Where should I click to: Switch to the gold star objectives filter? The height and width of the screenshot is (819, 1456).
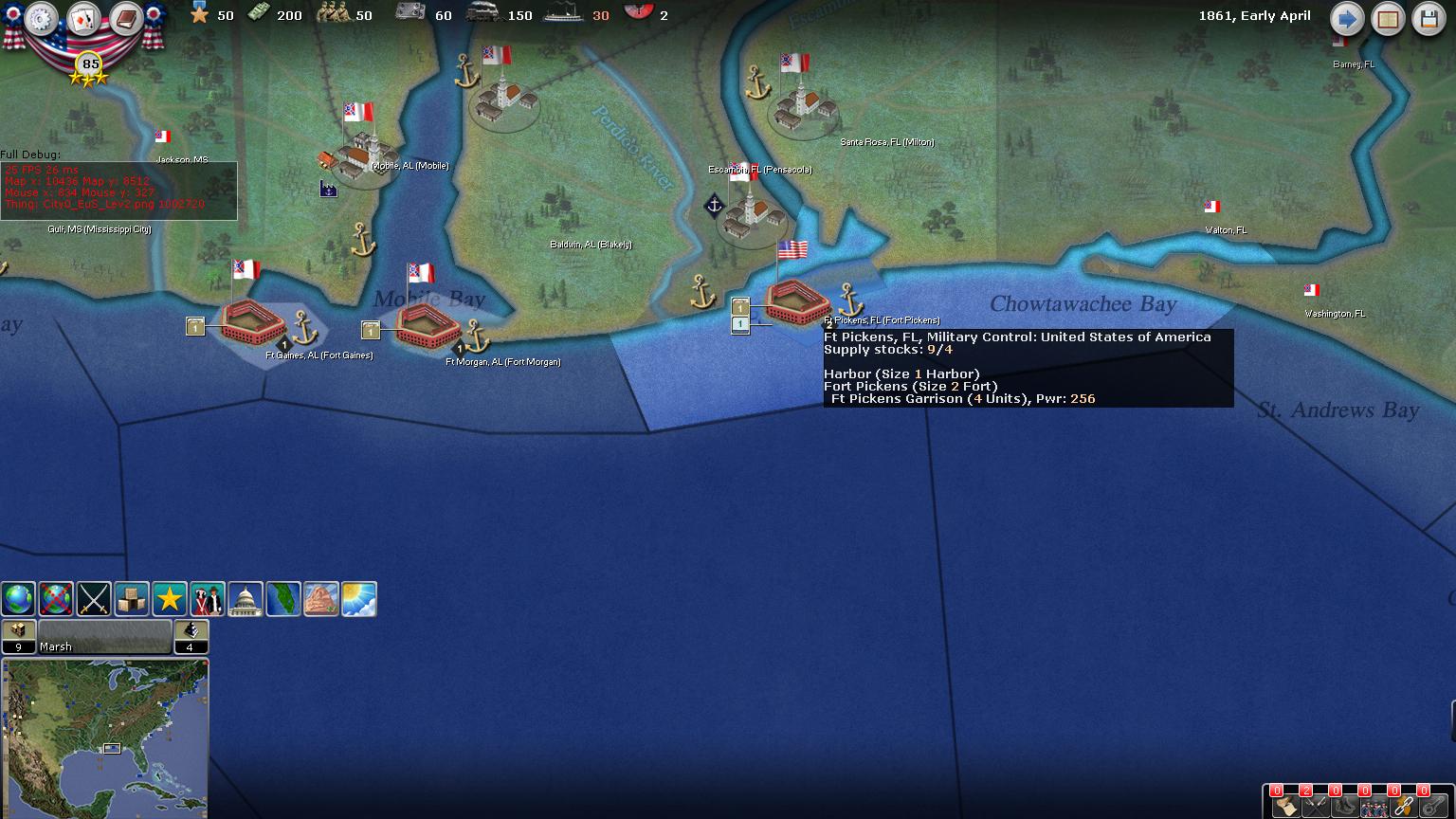[170, 599]
